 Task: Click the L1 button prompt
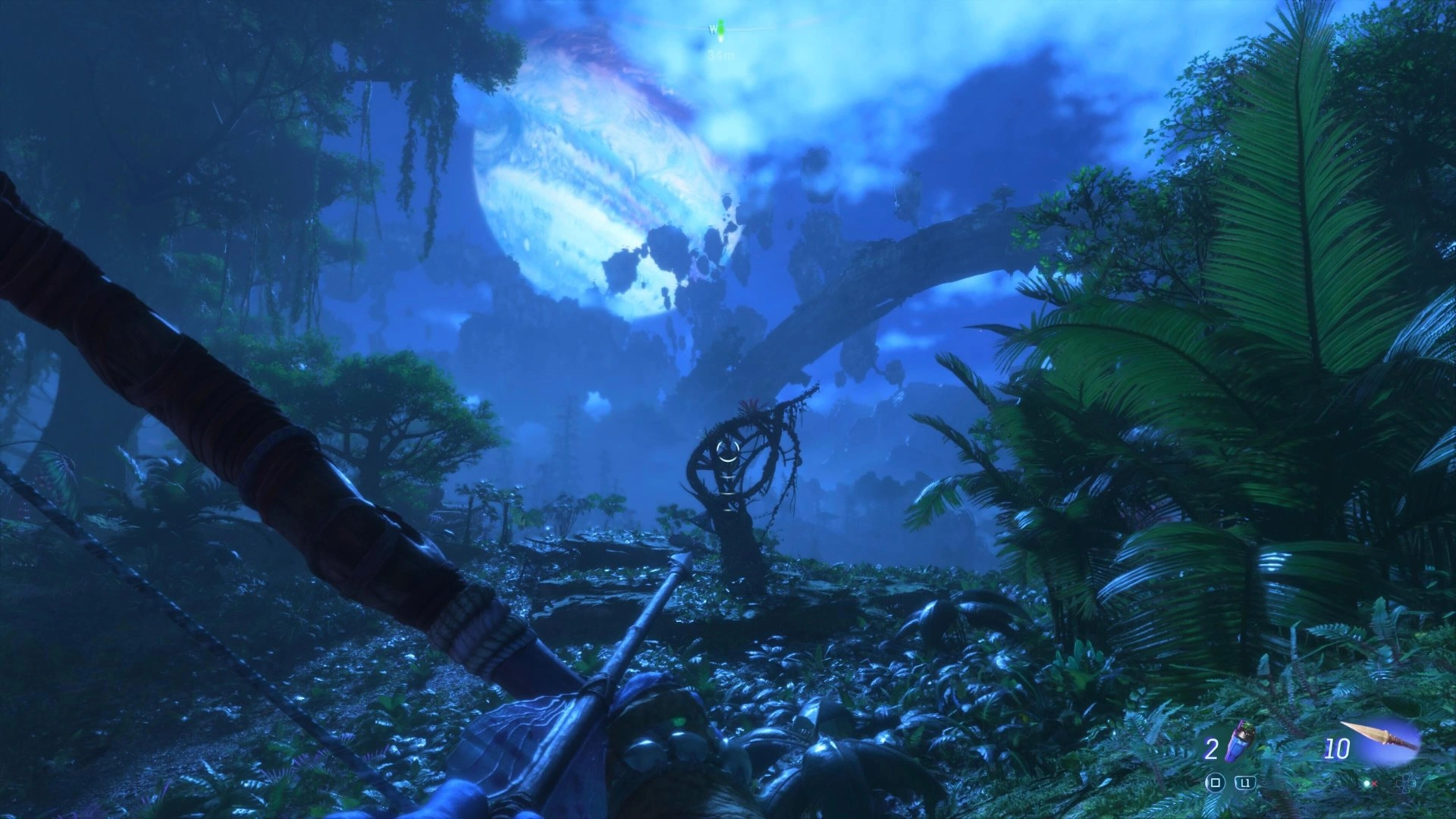[x=1244, y=783]
